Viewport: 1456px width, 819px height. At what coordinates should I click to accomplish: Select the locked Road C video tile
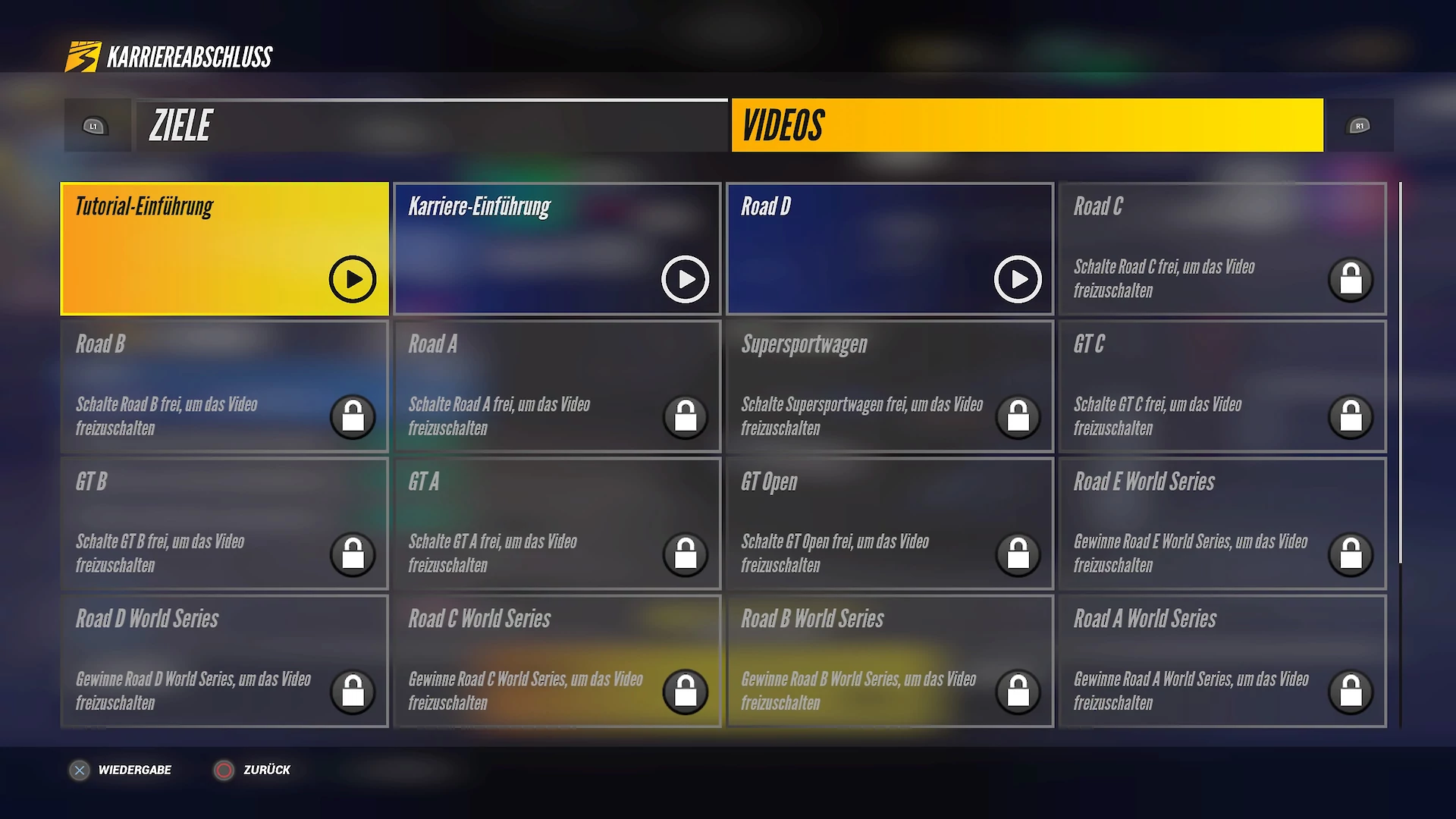point(1222,249)
